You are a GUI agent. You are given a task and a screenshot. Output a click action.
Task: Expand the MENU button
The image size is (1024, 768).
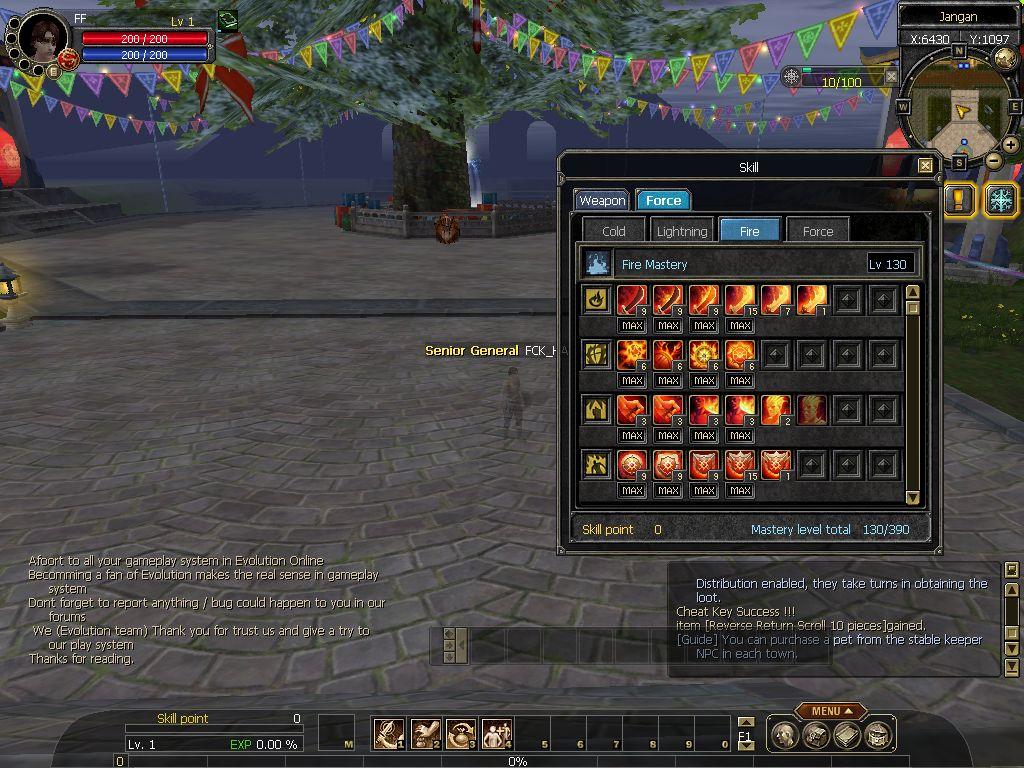click(x=830, y=711)
